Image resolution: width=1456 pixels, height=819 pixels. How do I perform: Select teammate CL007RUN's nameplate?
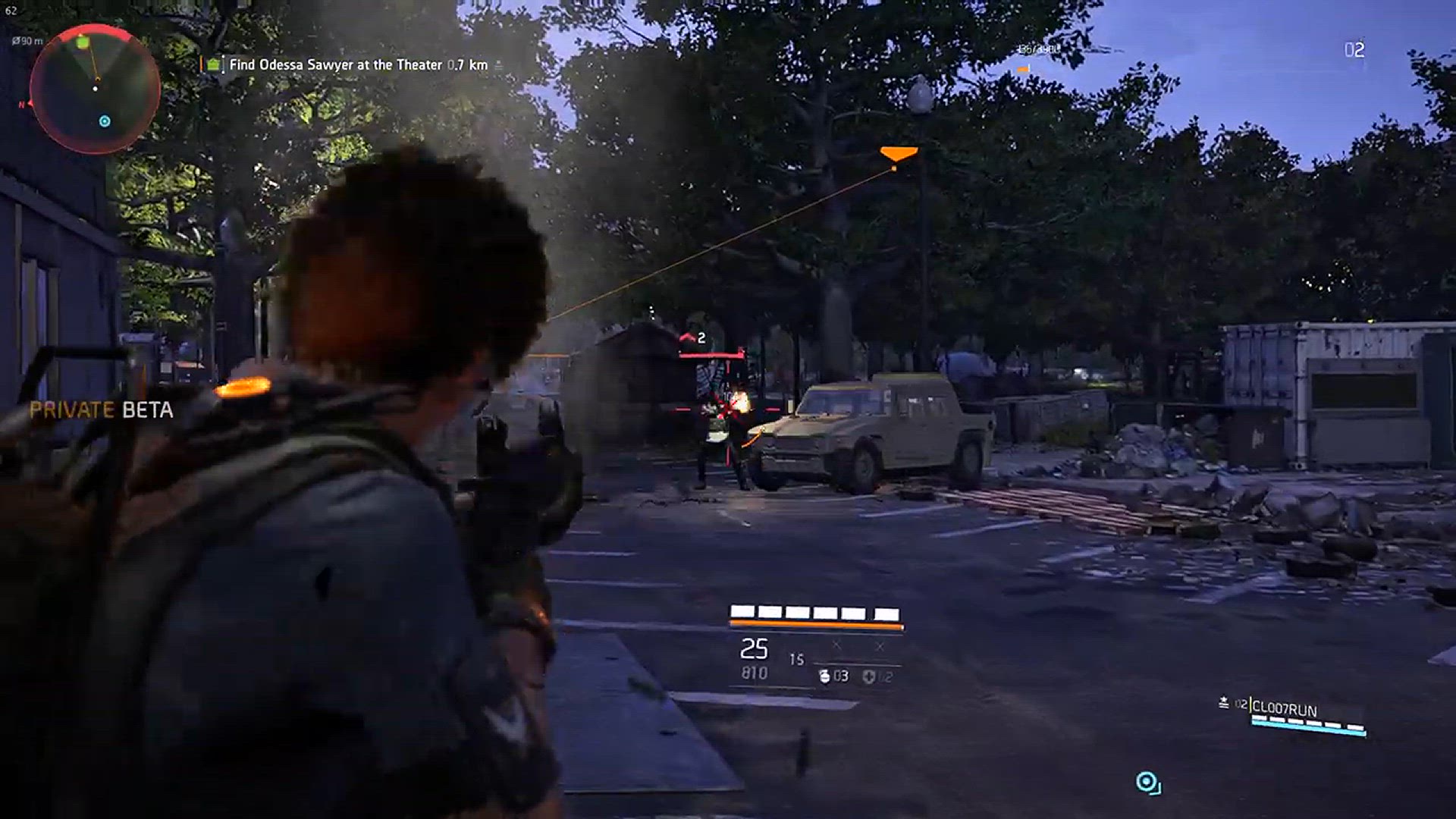[x=1285, y=709]
